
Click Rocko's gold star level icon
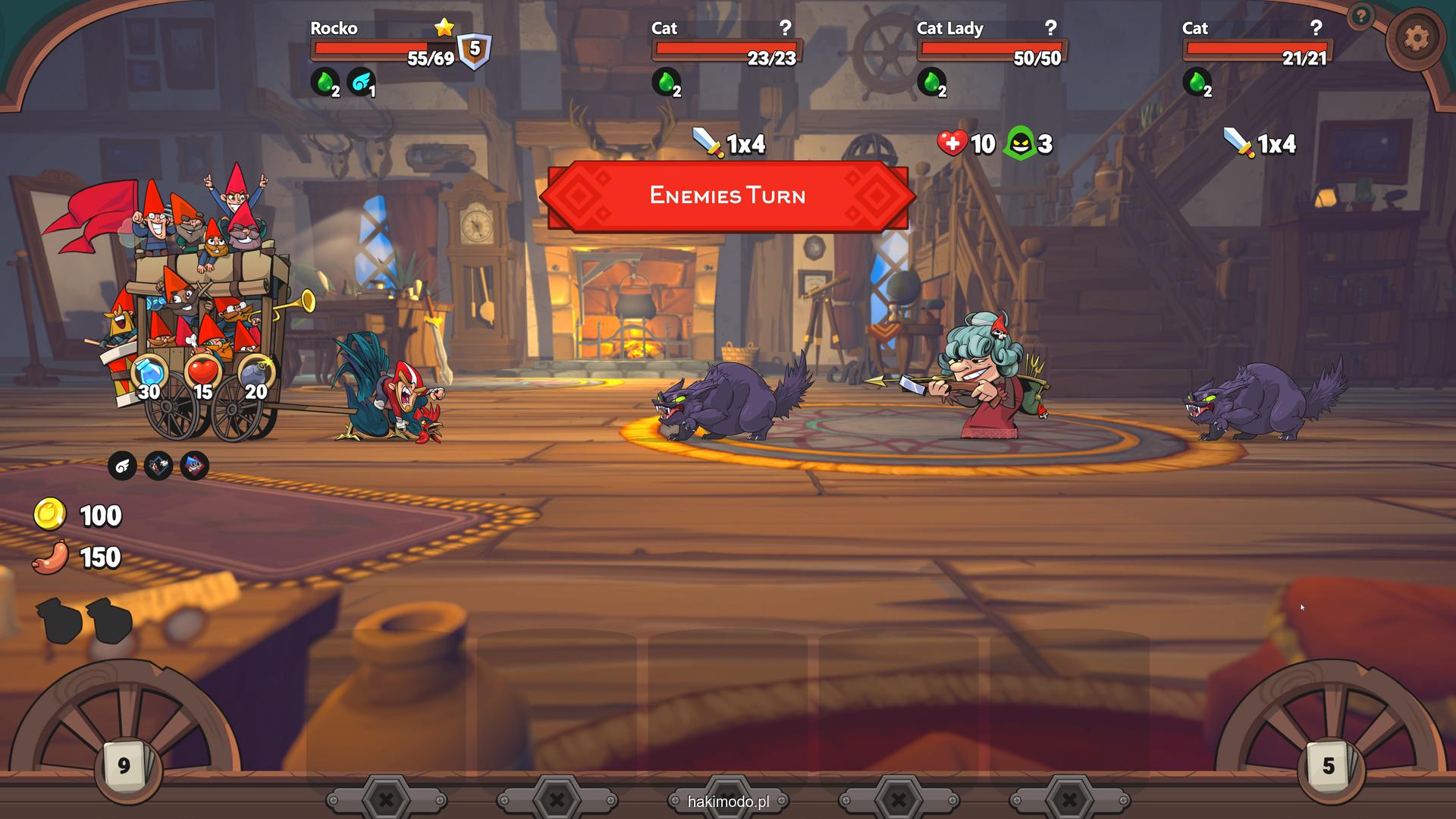pos(444,28)
